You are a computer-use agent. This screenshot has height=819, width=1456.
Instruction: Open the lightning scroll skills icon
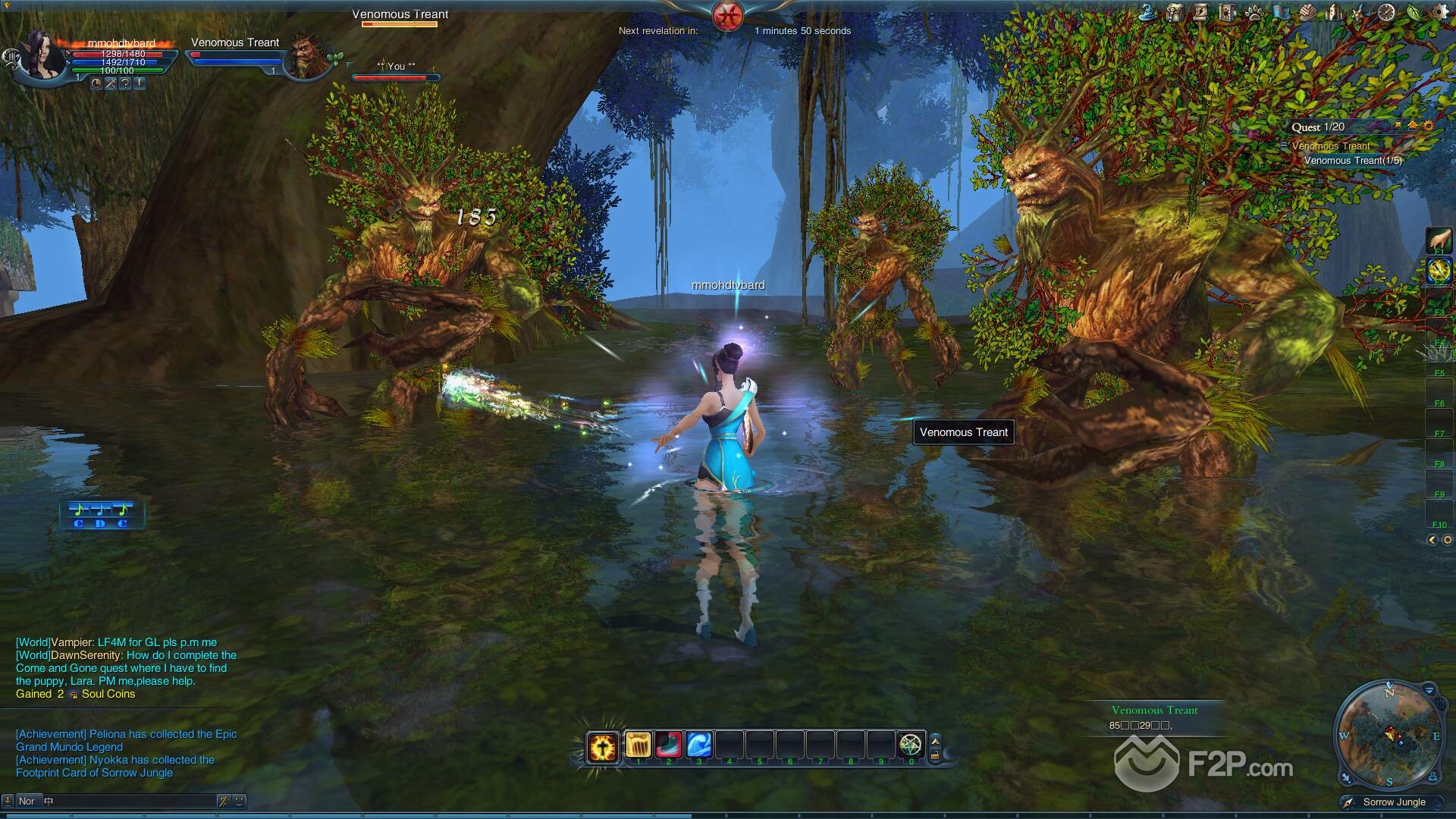click(x=1200, y=12)
